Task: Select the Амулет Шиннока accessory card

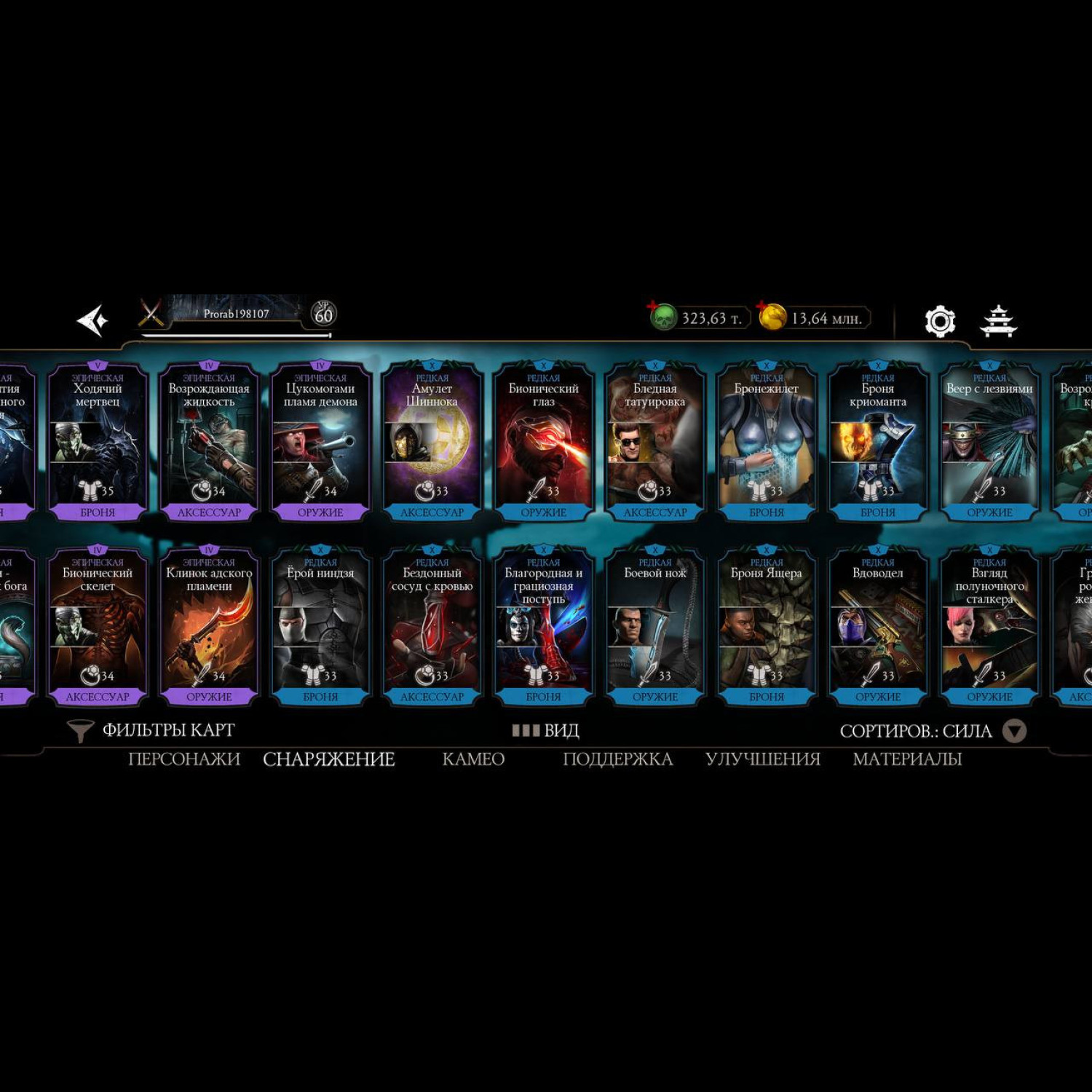Action: 432,441
